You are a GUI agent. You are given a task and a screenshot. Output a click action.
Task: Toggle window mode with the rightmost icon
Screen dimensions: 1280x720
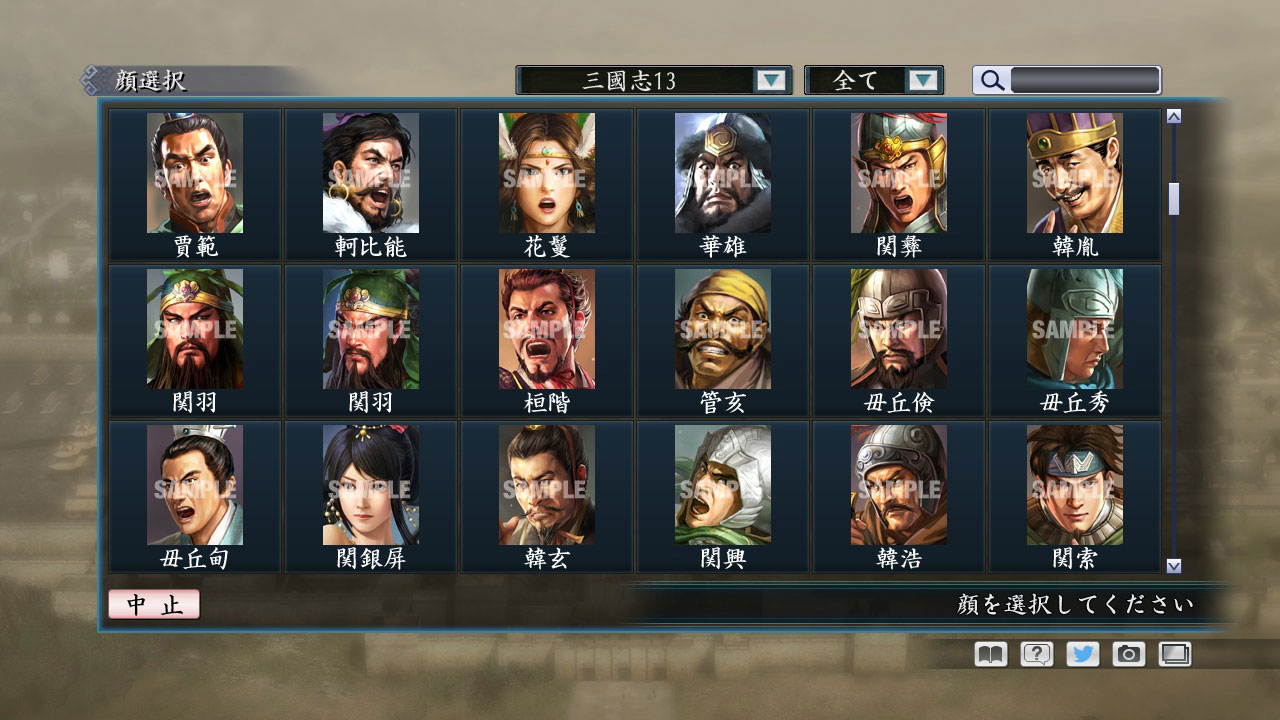(1173, 653)
